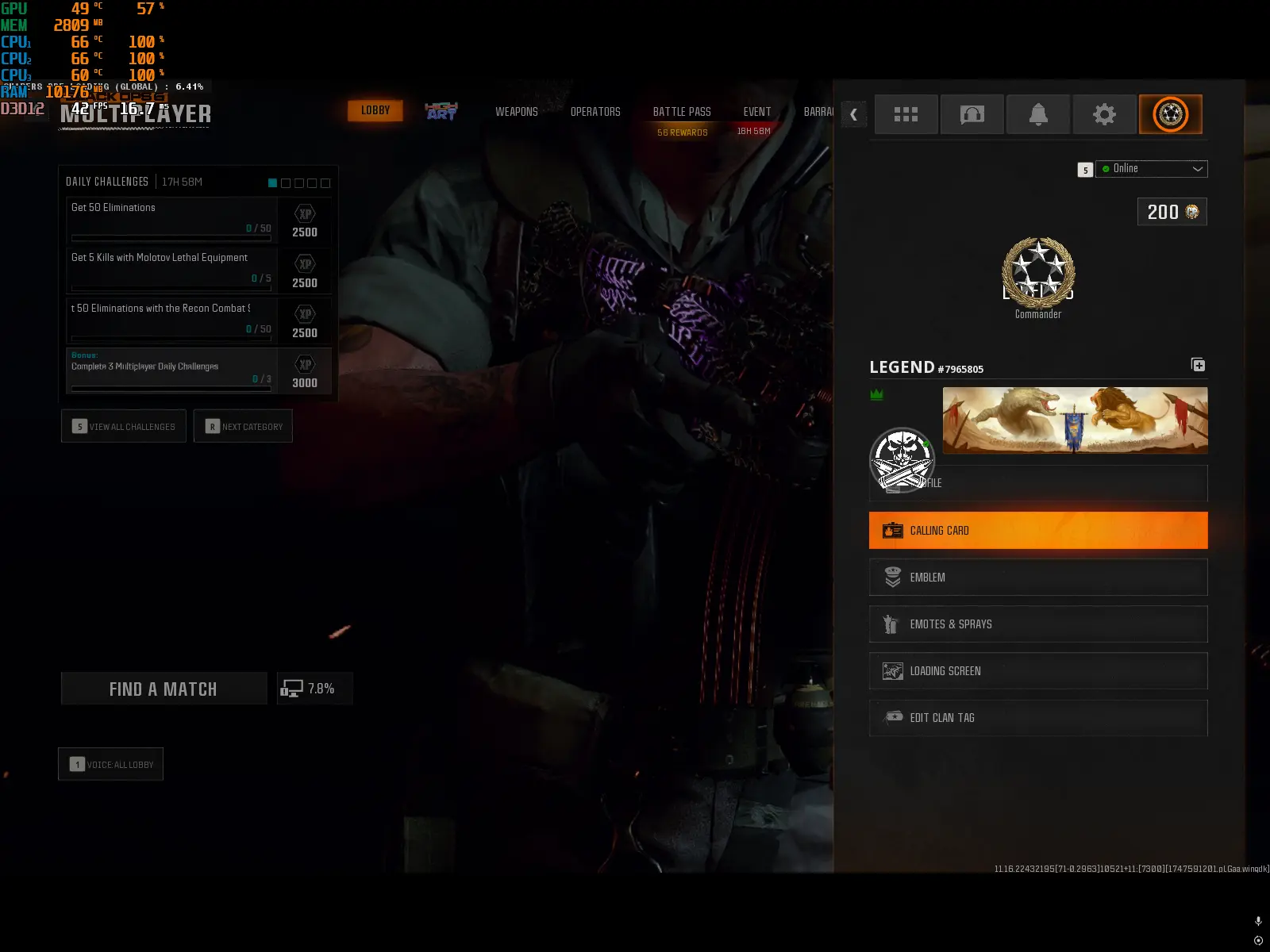The height and width of the screenshot is (952, 1270).
Task: Open the settings gear icon
Action: [x=1104, y=114]
